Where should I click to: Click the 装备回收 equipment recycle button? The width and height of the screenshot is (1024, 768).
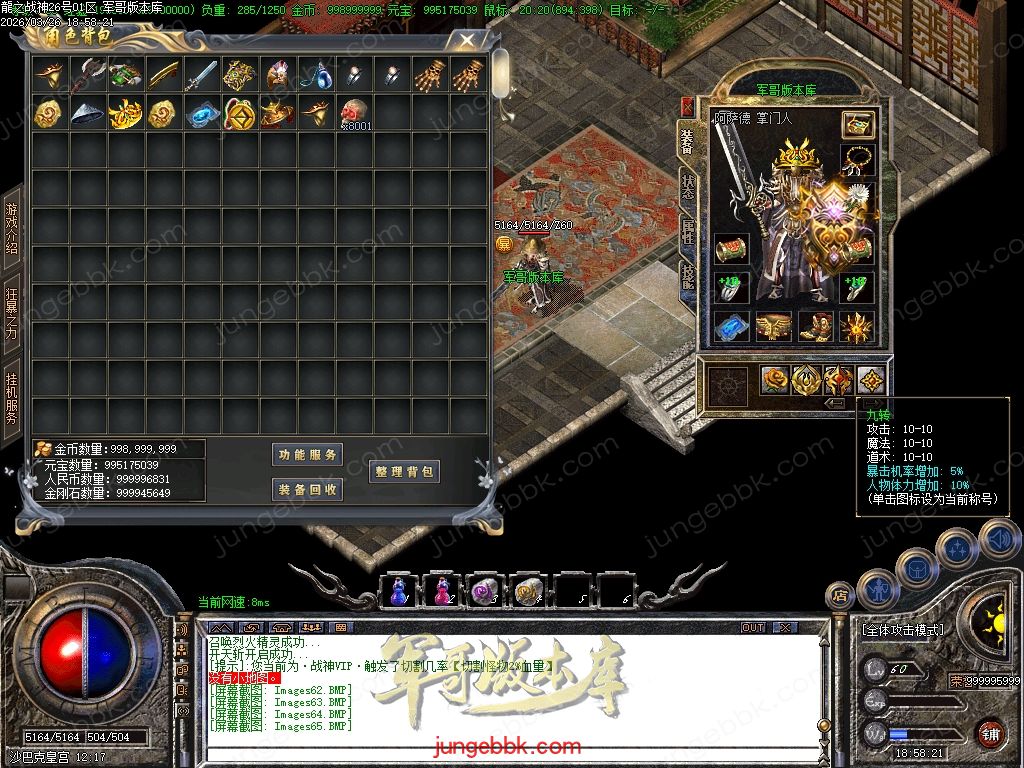pyautogui.click(x=308, y=489)
